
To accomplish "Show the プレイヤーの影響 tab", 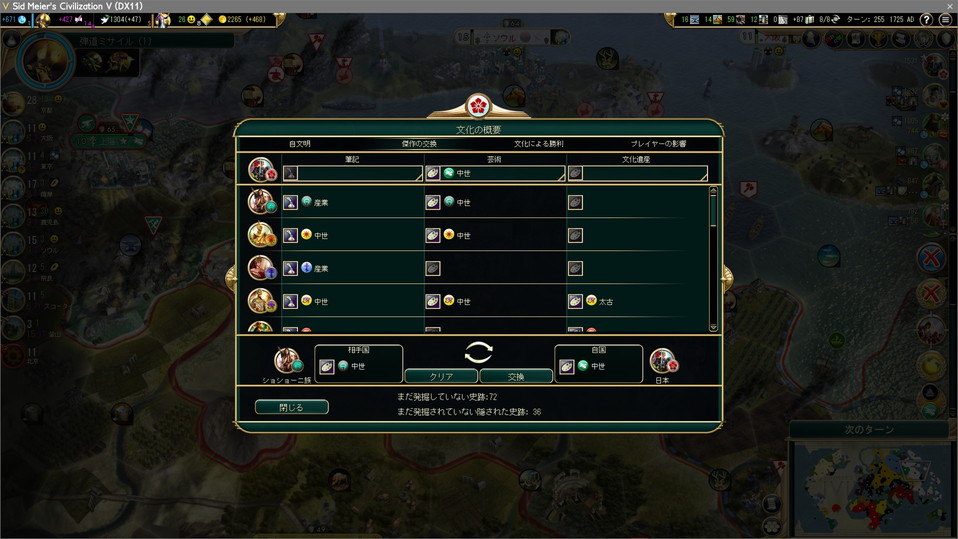I will click(x=658, y=144).
